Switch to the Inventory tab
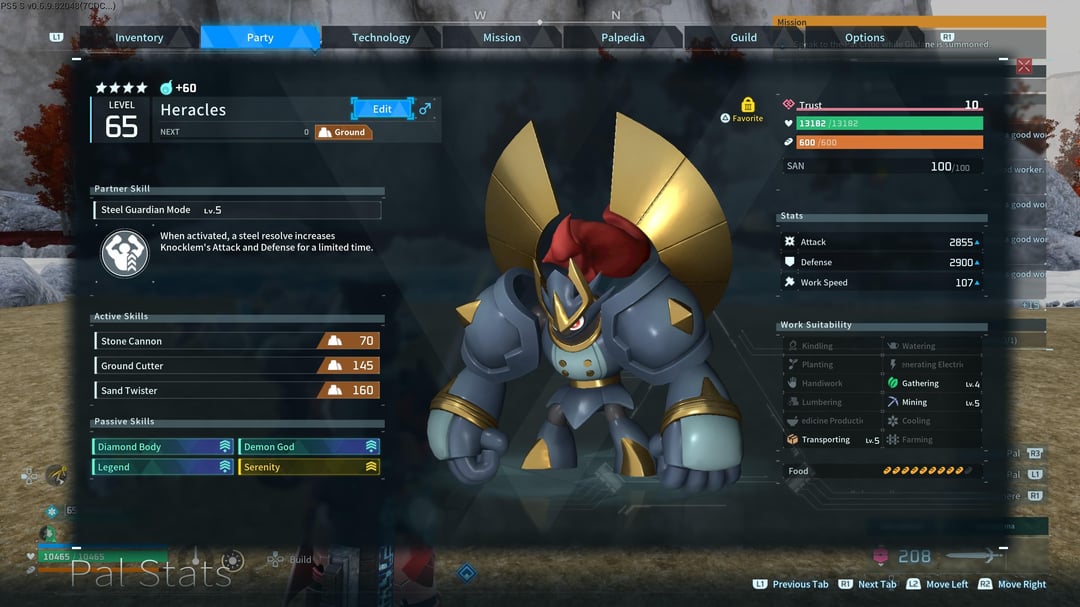 point(139,38)
